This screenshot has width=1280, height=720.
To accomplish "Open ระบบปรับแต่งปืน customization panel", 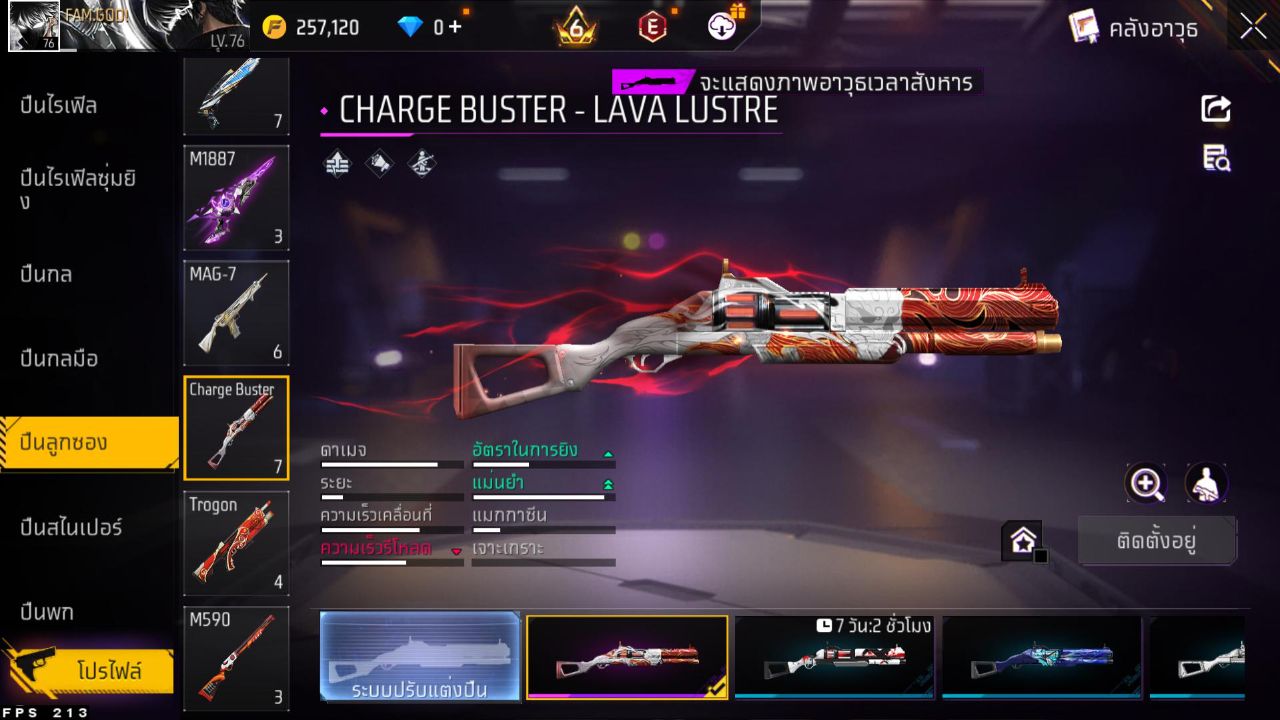I will point(420,657).
